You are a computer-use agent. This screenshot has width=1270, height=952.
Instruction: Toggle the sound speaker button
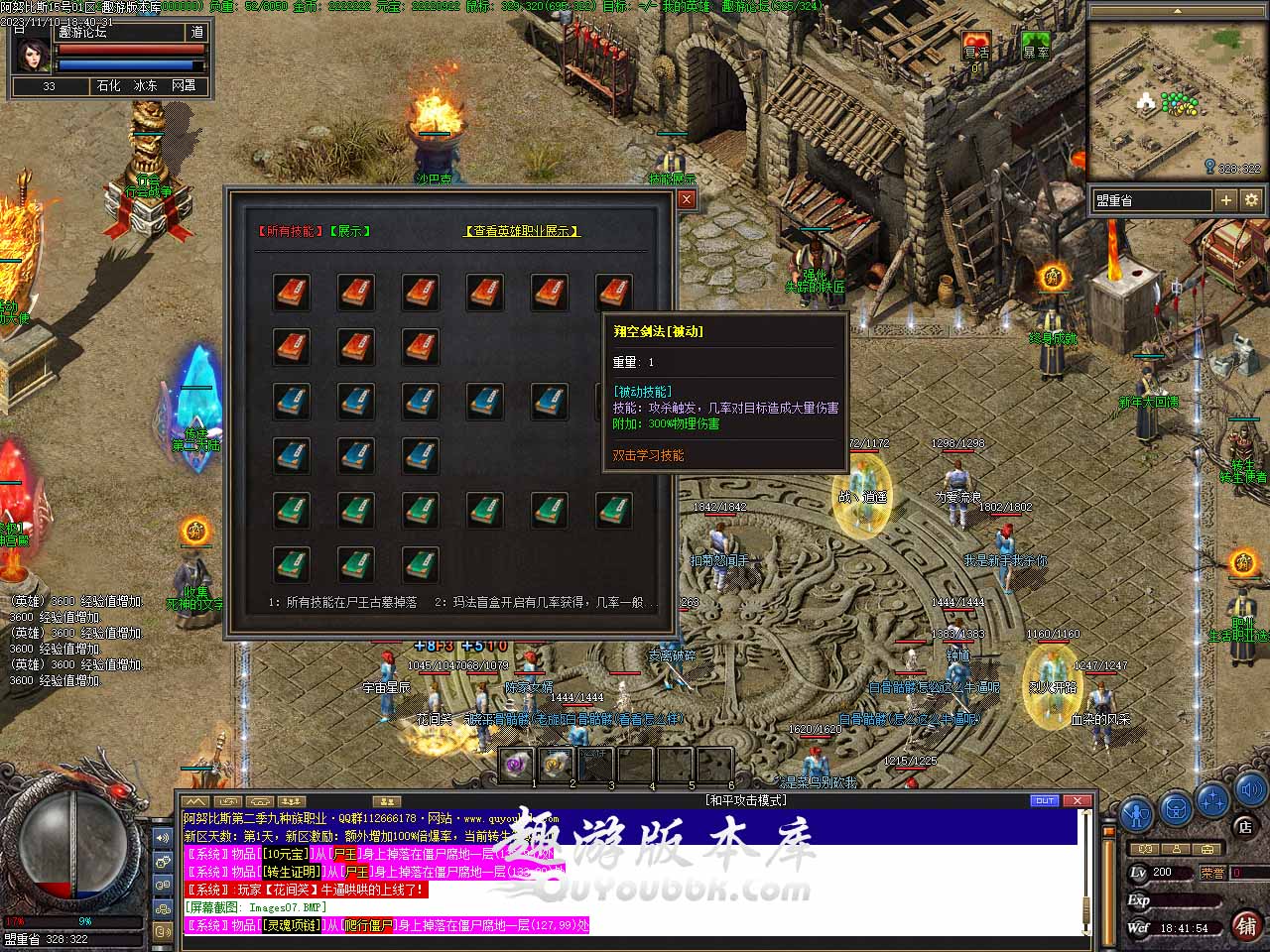tap(1248, 789)
